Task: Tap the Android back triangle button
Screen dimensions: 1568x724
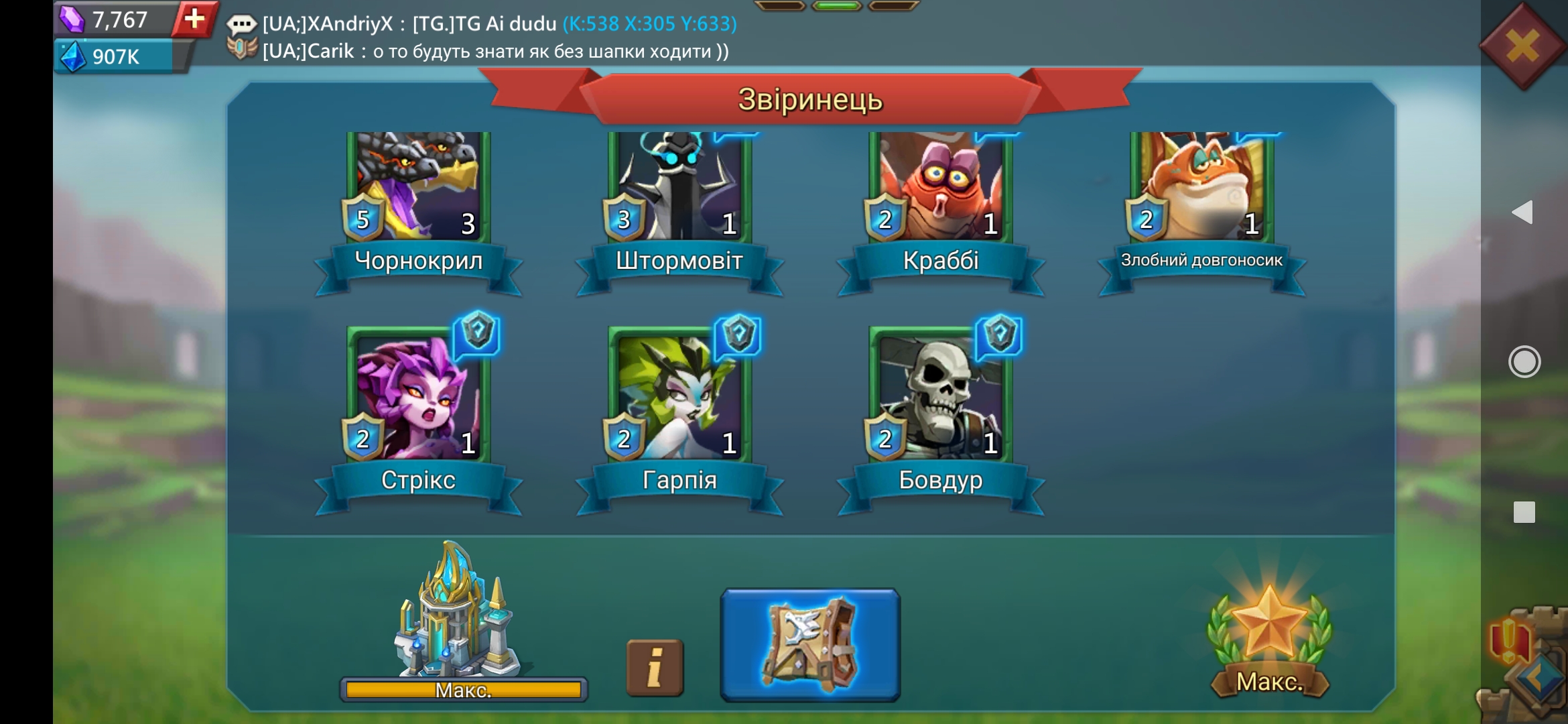Action: coord(1522,213)
